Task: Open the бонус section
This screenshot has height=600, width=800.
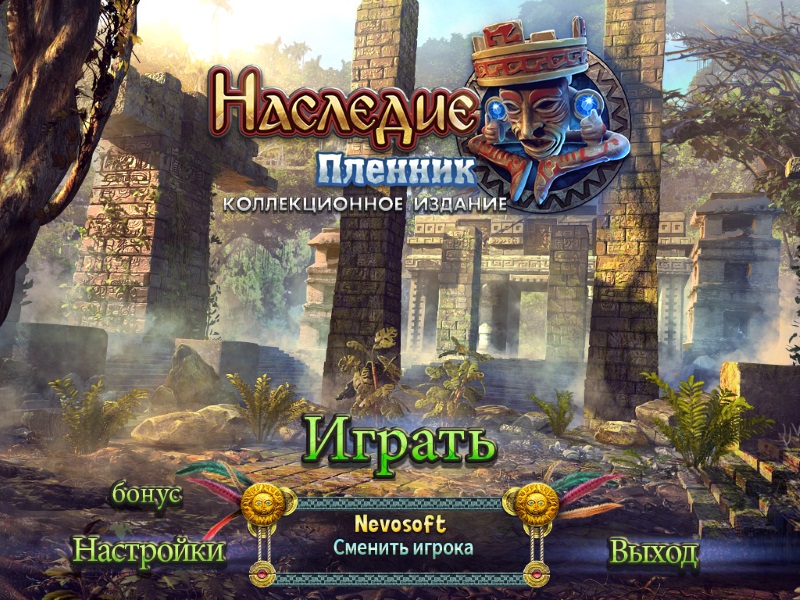Action: point(147,495)
